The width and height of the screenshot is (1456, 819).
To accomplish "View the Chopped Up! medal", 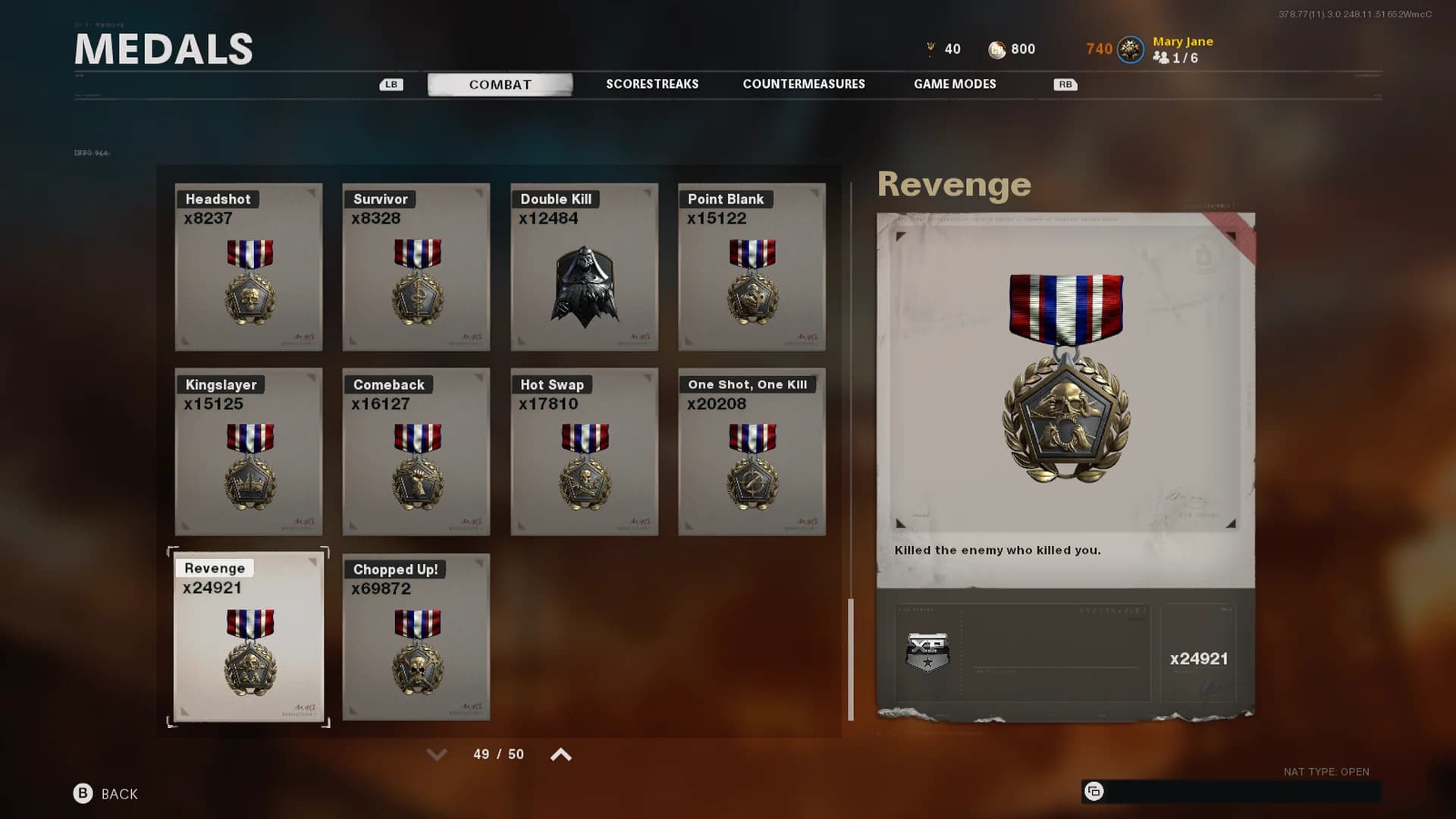I will (416, 637).
